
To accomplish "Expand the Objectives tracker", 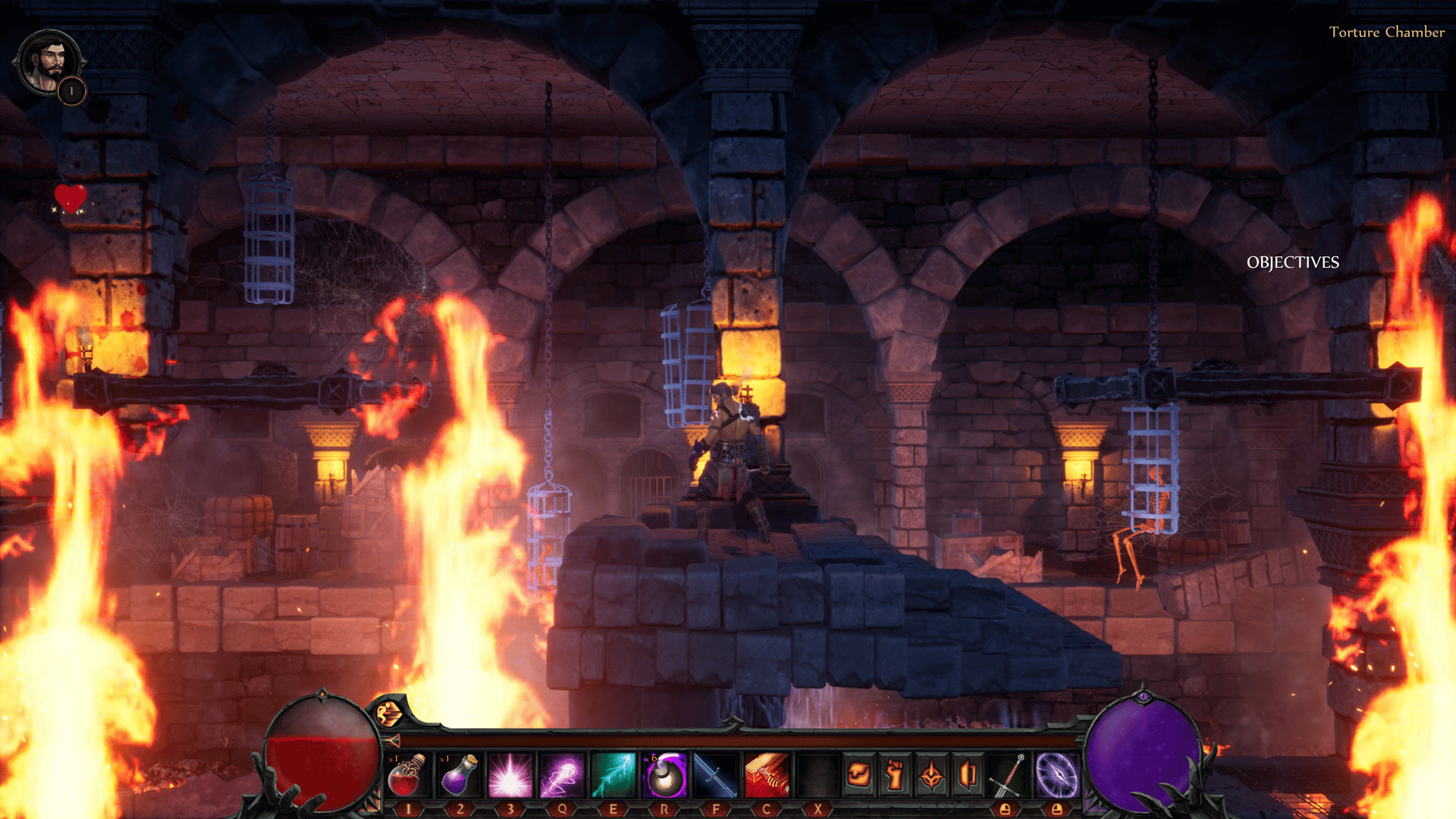I will pos(1292,262).
